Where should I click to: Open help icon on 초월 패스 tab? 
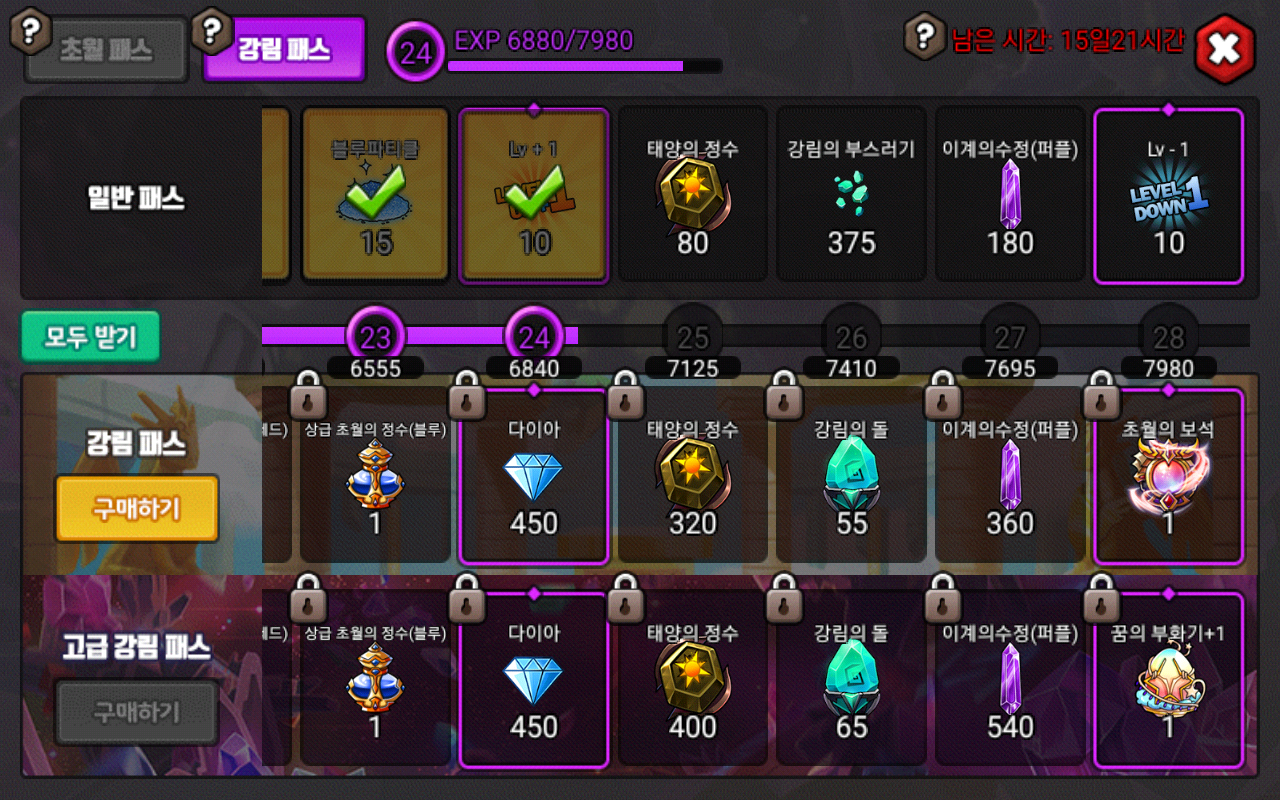[31, 31]
